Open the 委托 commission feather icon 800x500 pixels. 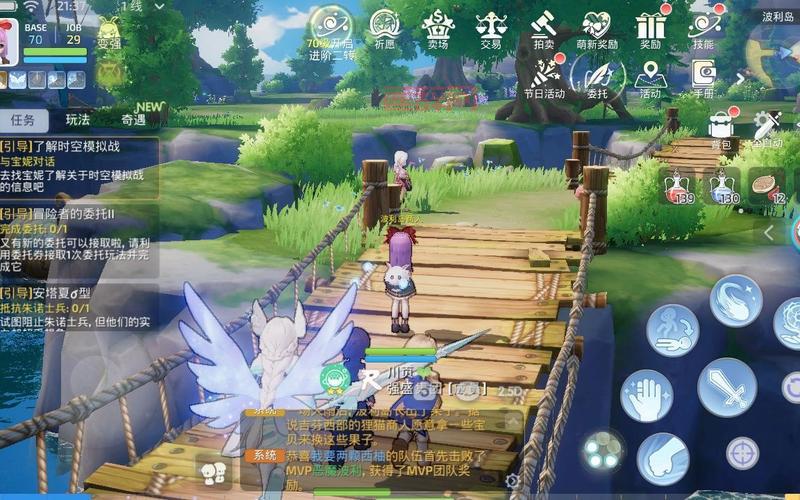[597, 76]
